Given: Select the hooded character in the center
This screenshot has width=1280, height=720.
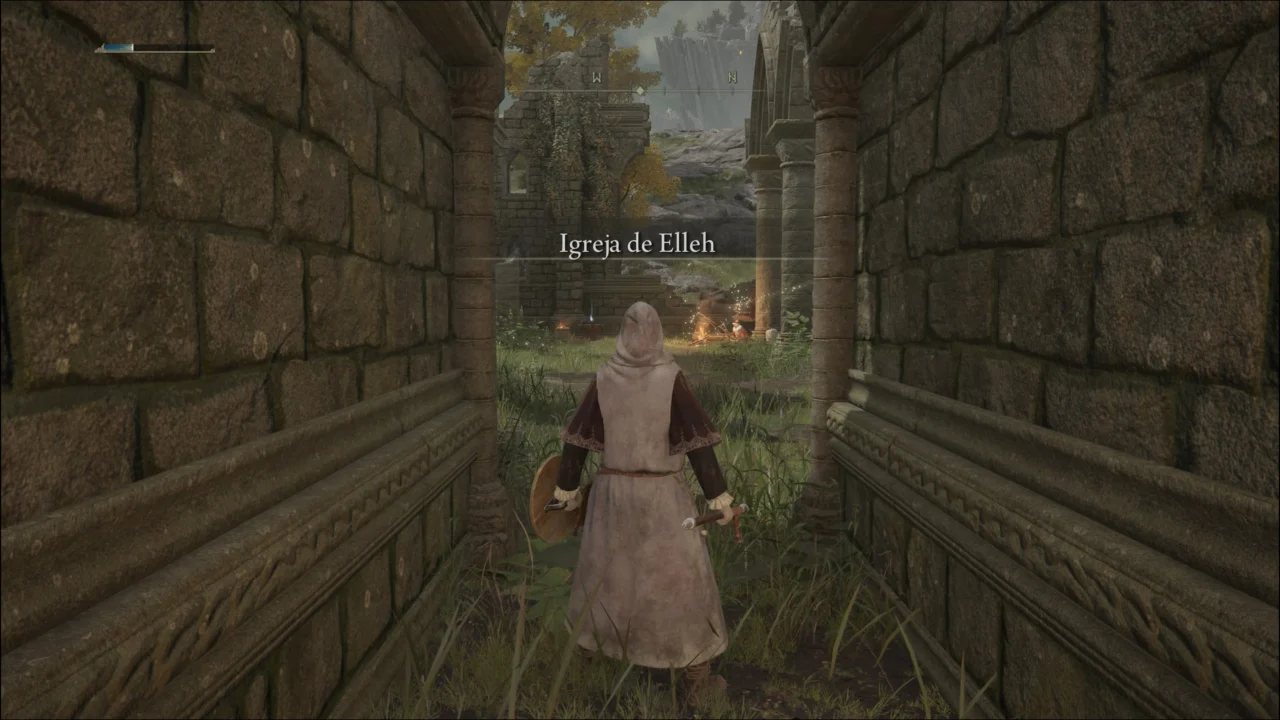Looking at the screenshot, I should (640, 430).
